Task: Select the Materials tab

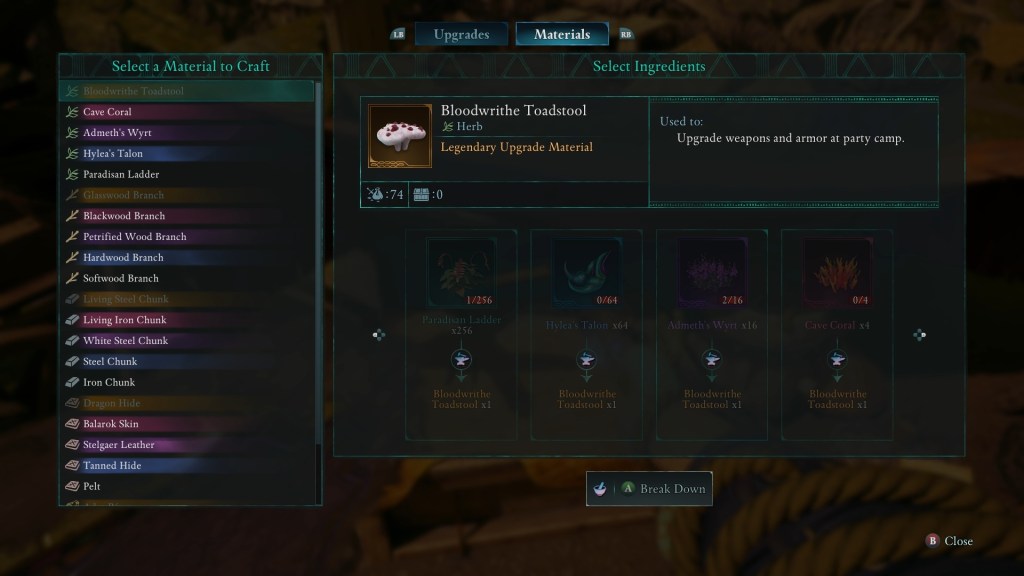Action: [561, 34]
